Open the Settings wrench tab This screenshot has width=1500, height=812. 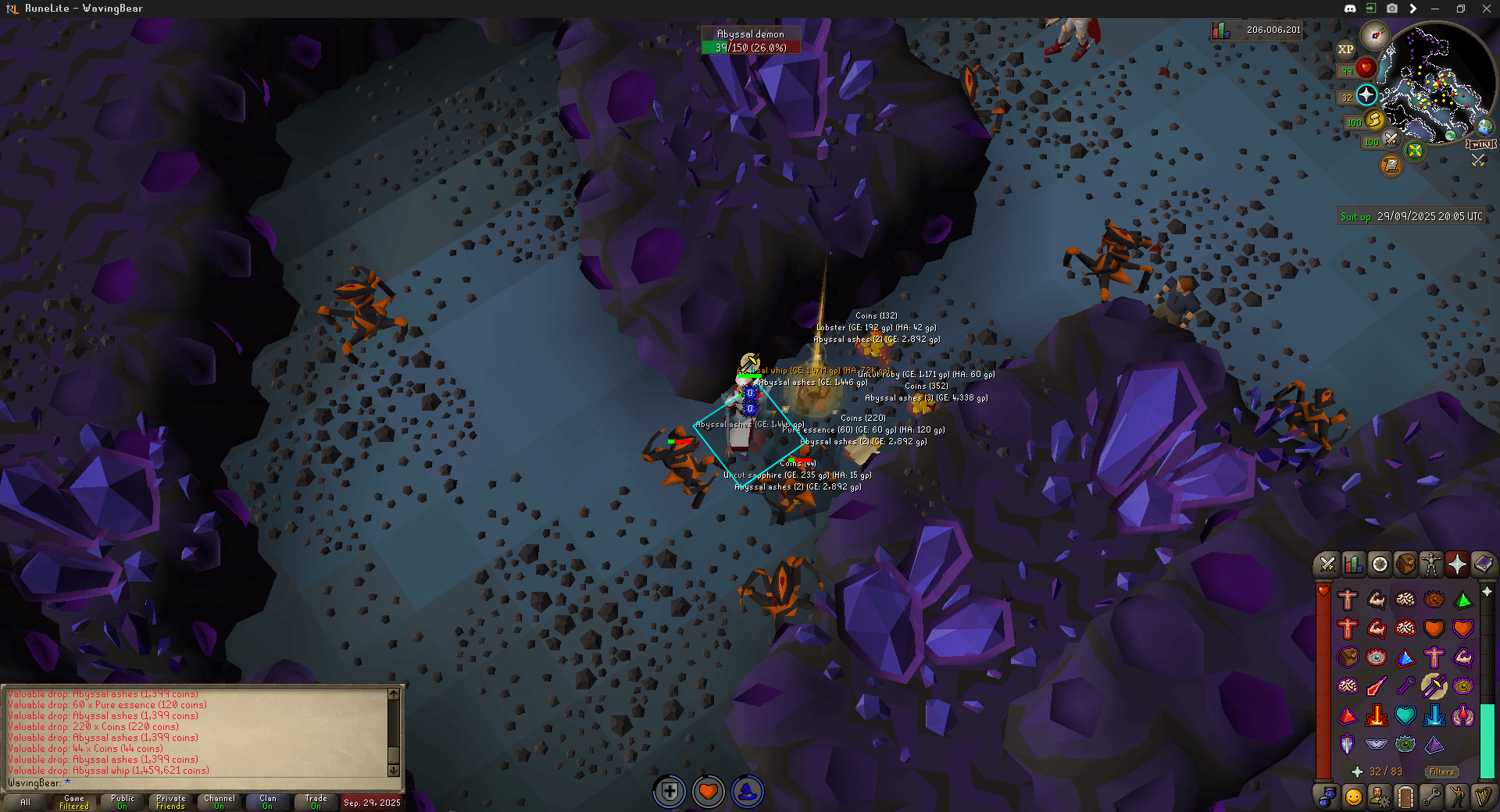pos(1431,797)
